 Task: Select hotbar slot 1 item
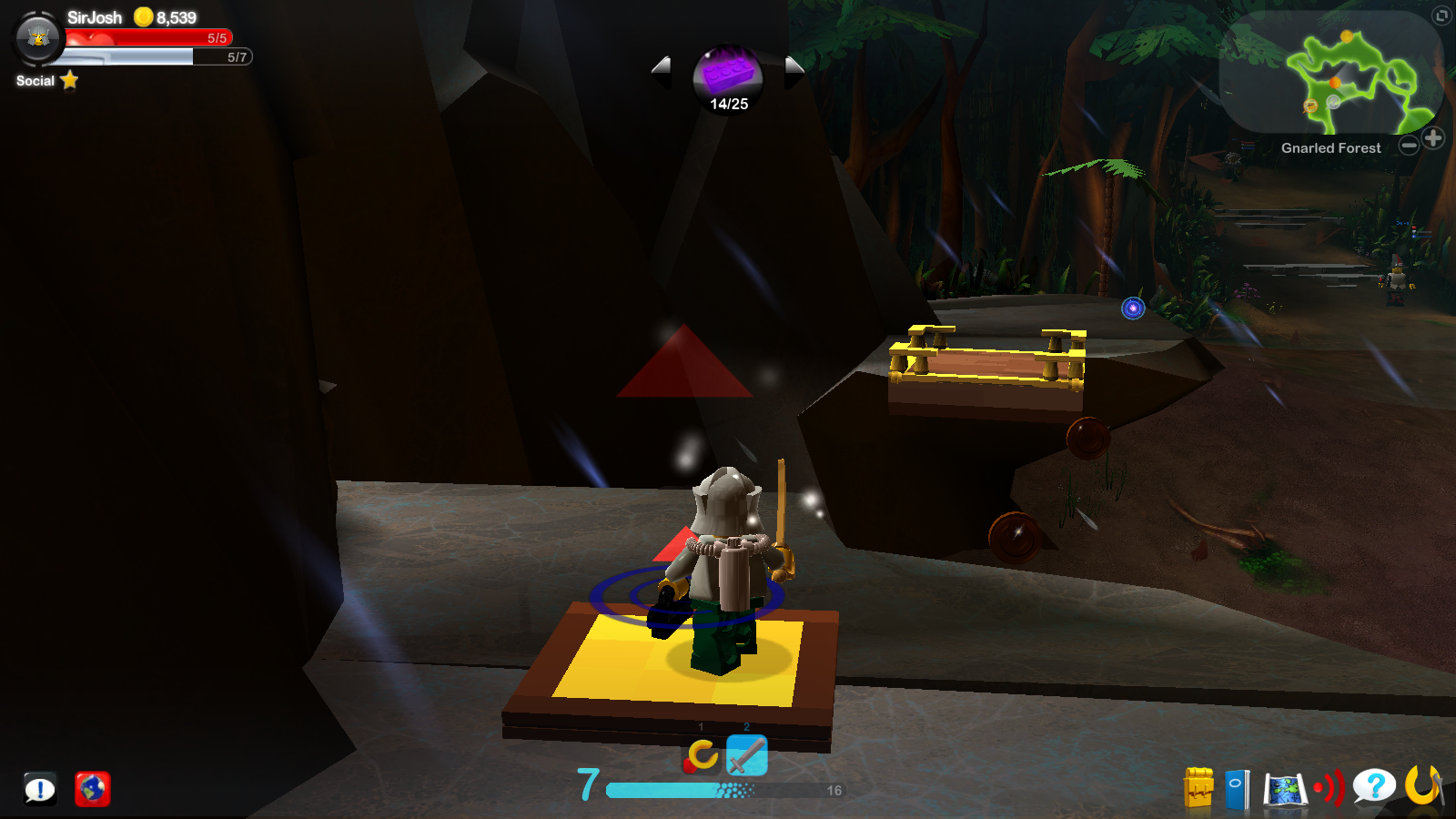[x=700, y=755]
